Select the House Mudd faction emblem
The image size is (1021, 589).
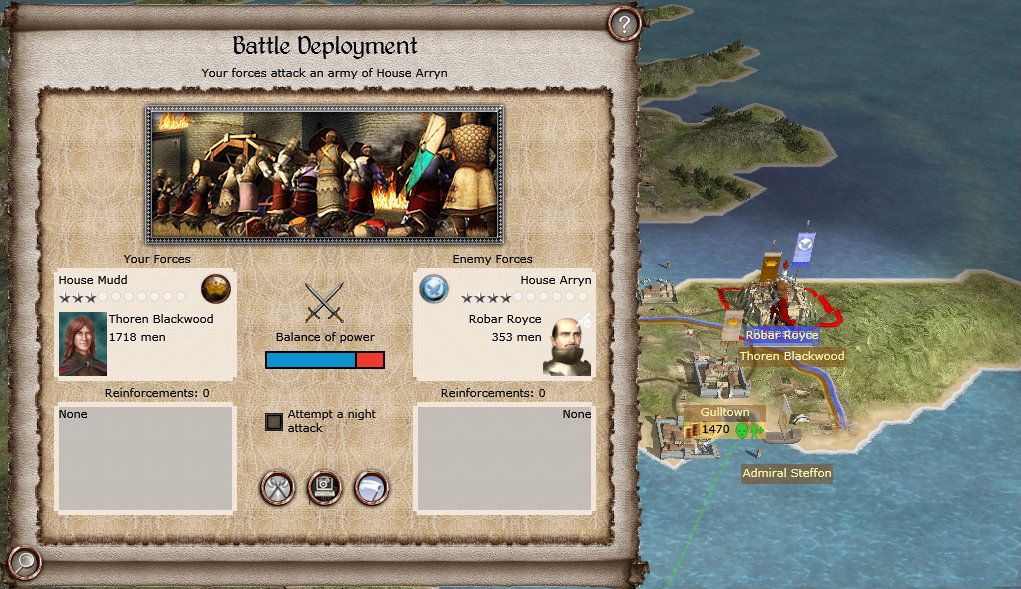[215, 288]
